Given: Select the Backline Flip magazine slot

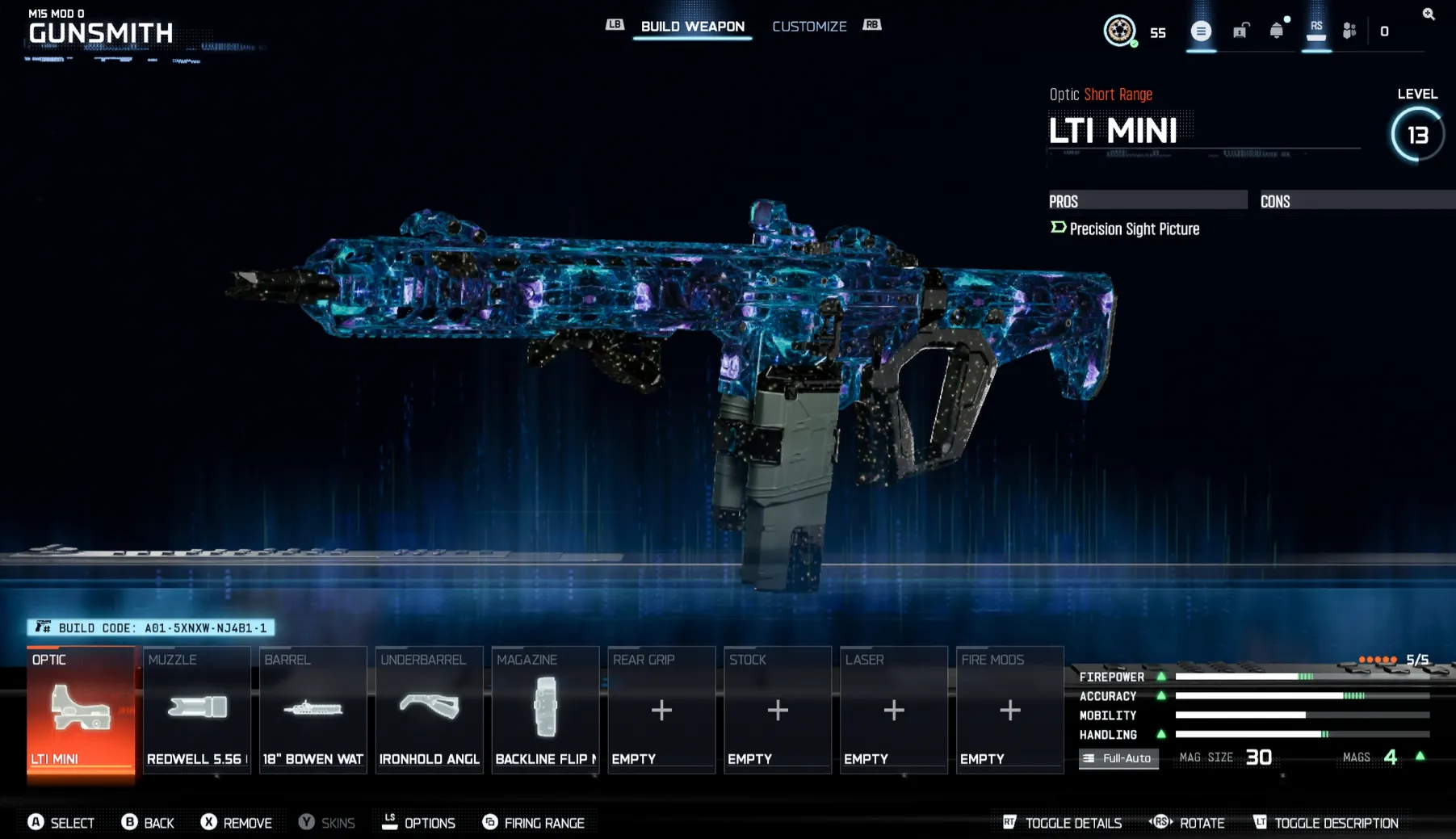Looking at the screenshot, I should (x=545, y=709).
